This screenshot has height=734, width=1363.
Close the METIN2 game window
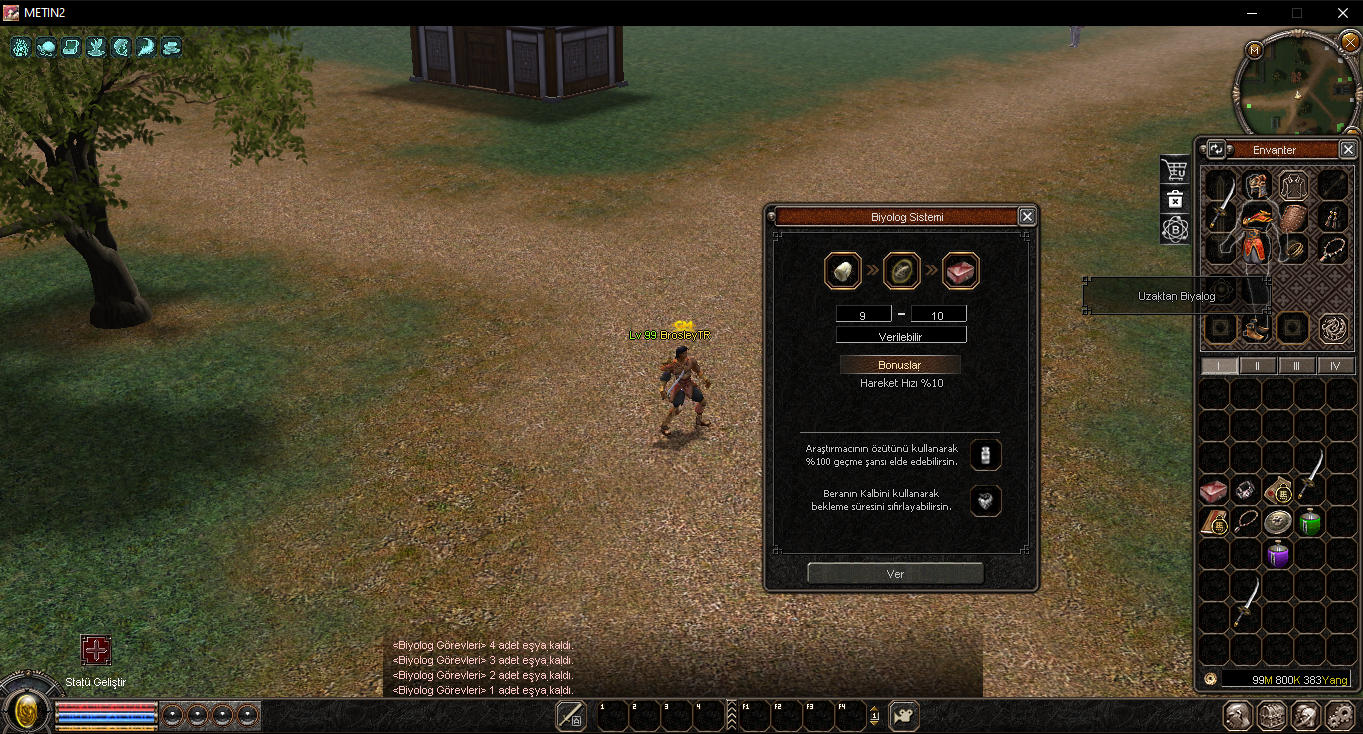(1343, 13)
